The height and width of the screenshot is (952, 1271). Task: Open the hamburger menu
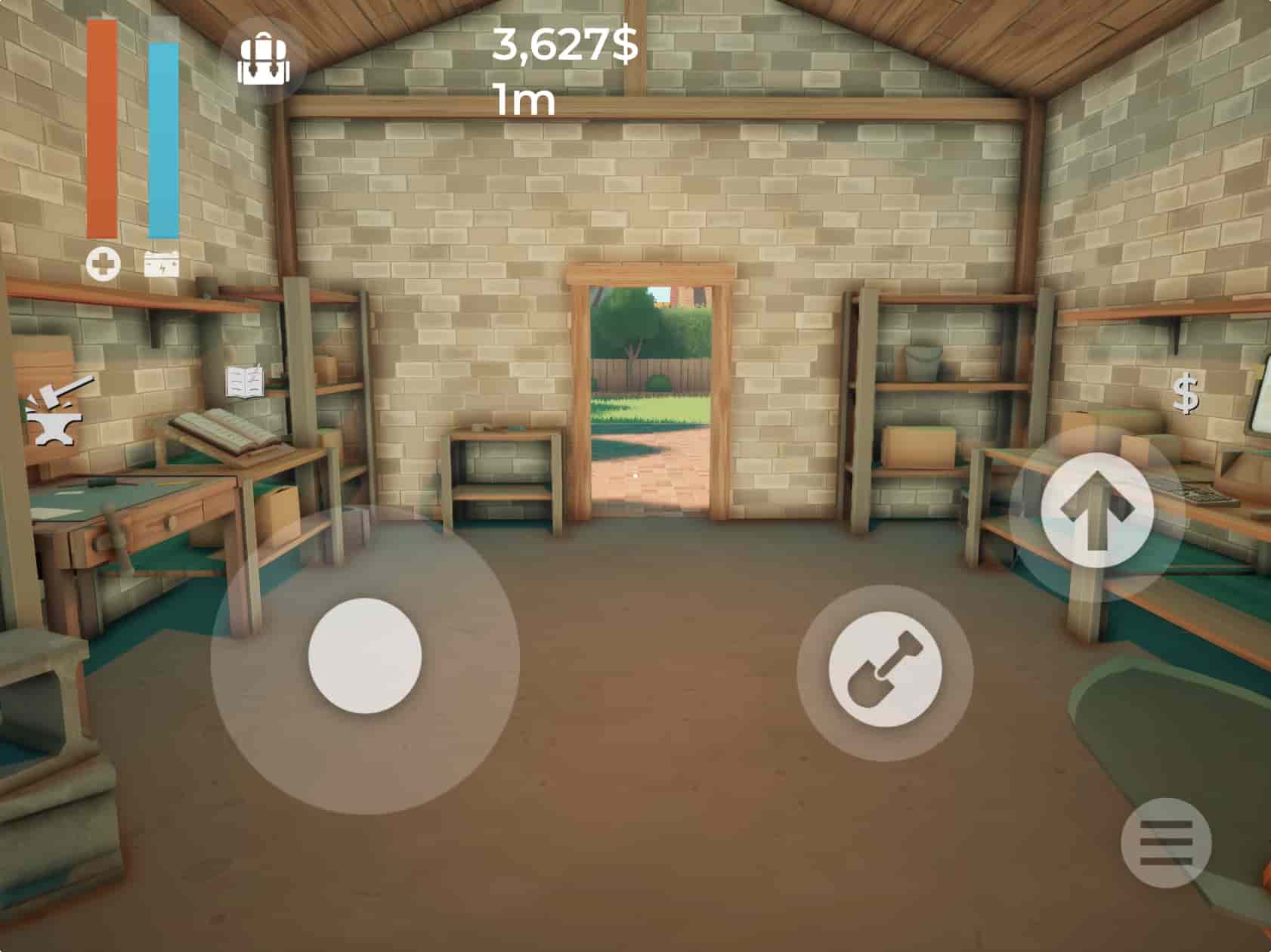1166,842
